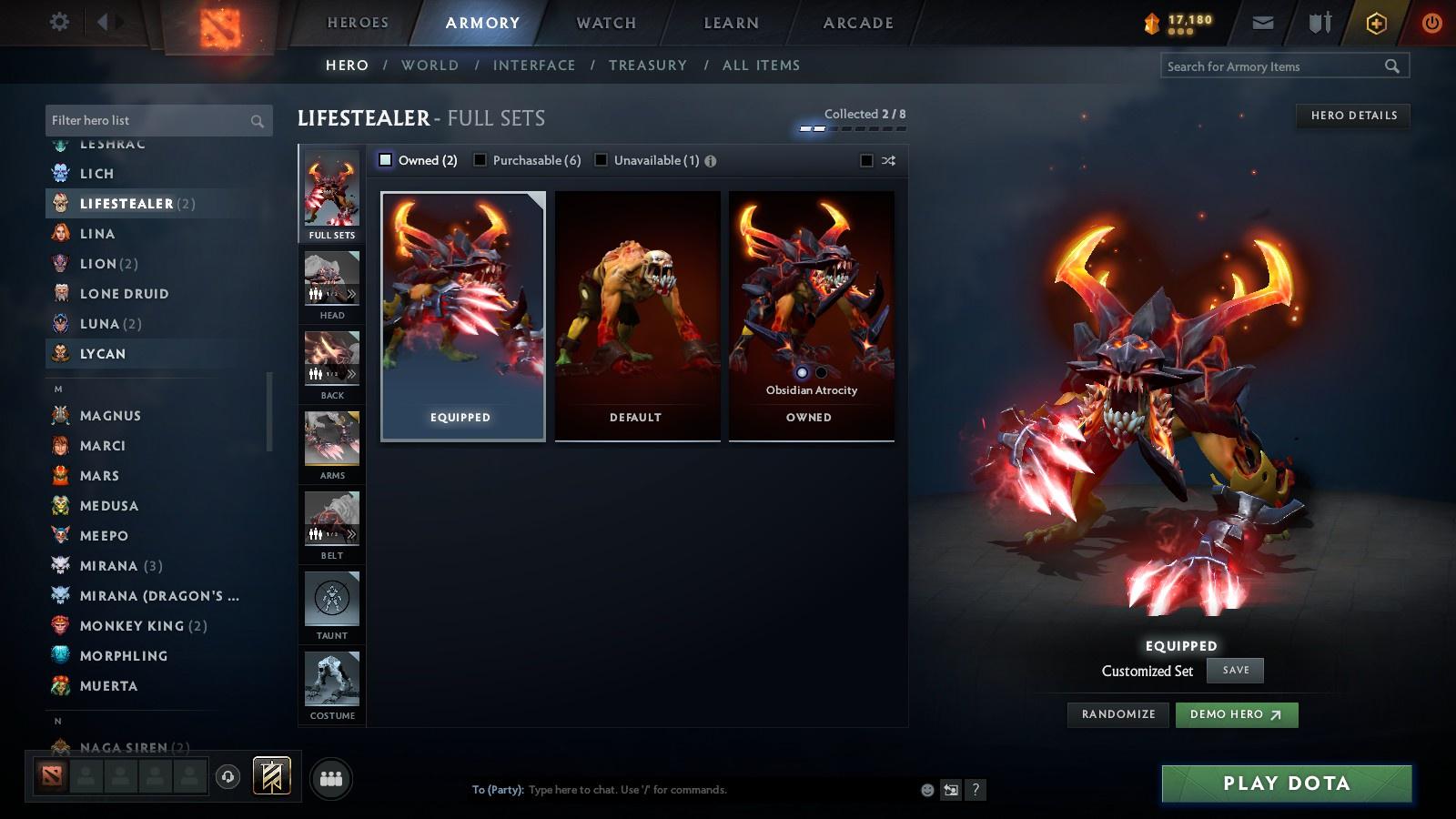Open the friends list icon at bottom
This screenshot has width=1456, height=819.
331,777
